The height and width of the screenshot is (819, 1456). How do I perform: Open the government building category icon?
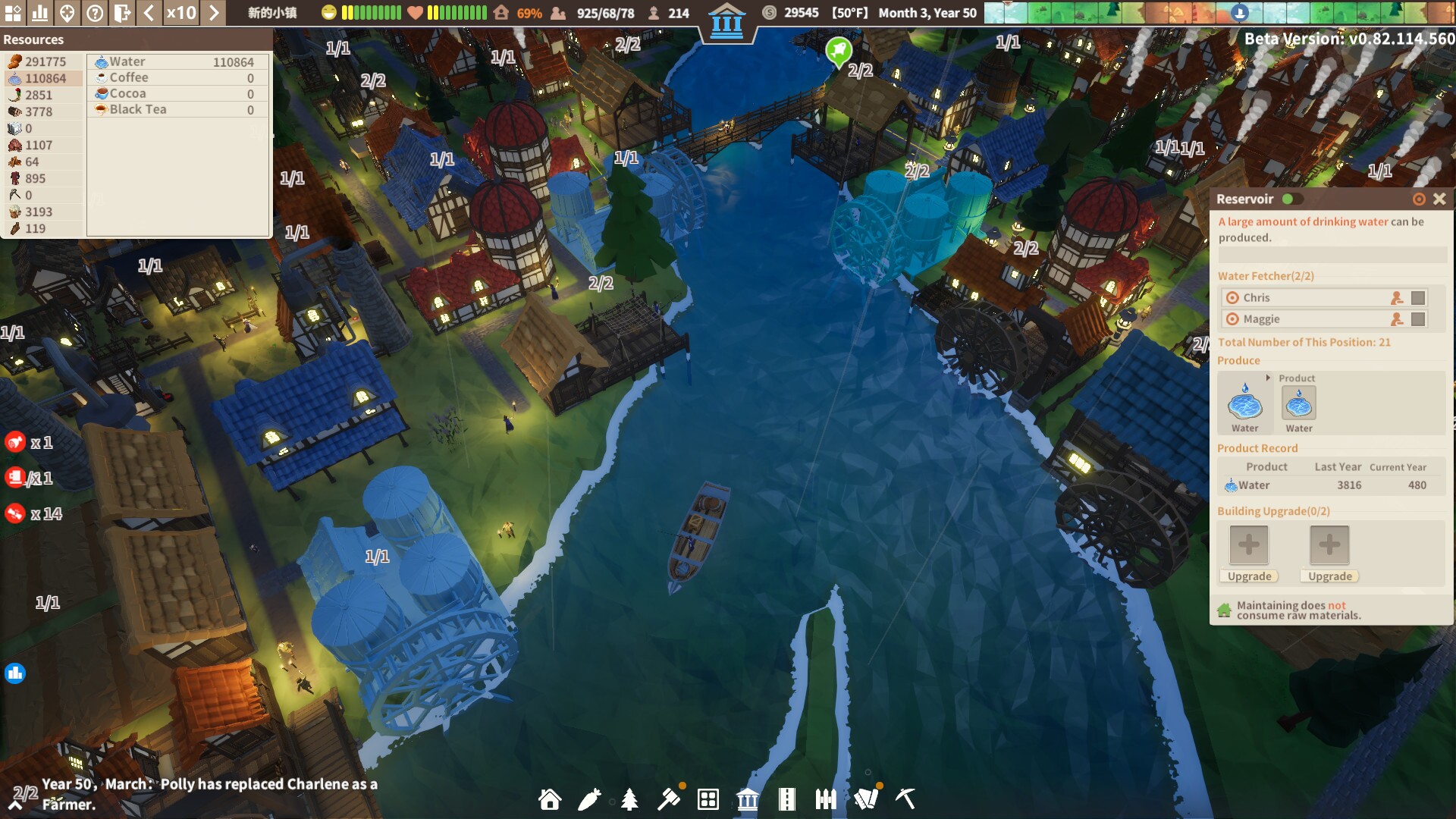[x=747, y=799]
